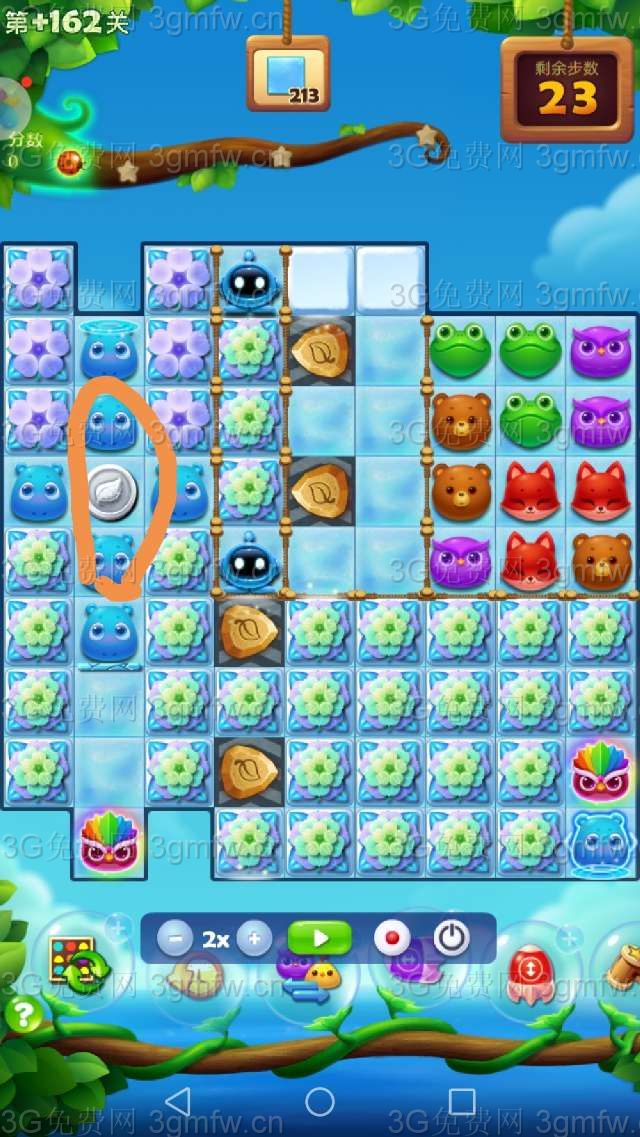Screen dimensions: 640x1137
Task: Select the silver leaf coin tile
Action: coord(110,492)
